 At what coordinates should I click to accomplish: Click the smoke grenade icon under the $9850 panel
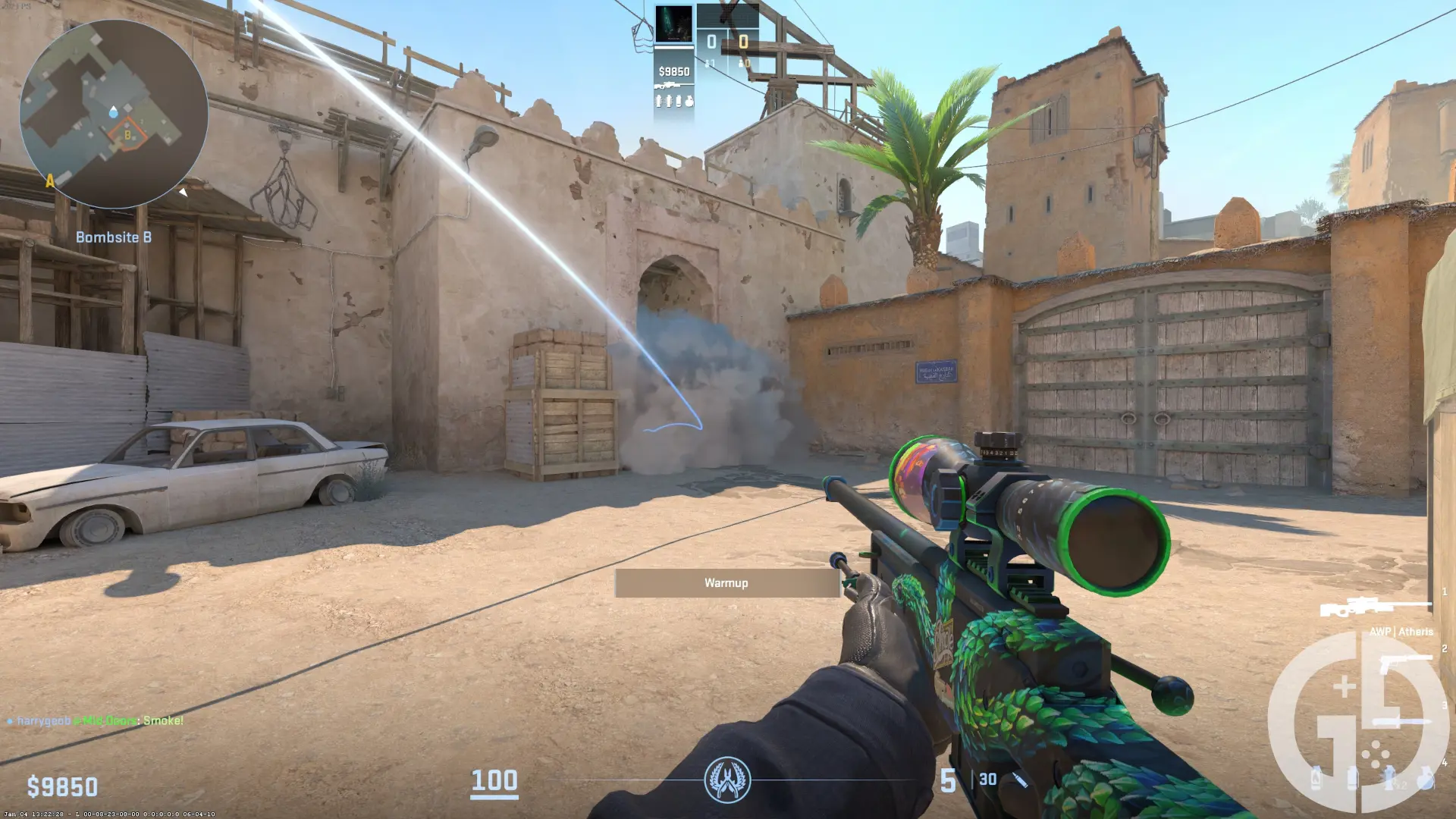coord(679,102)
